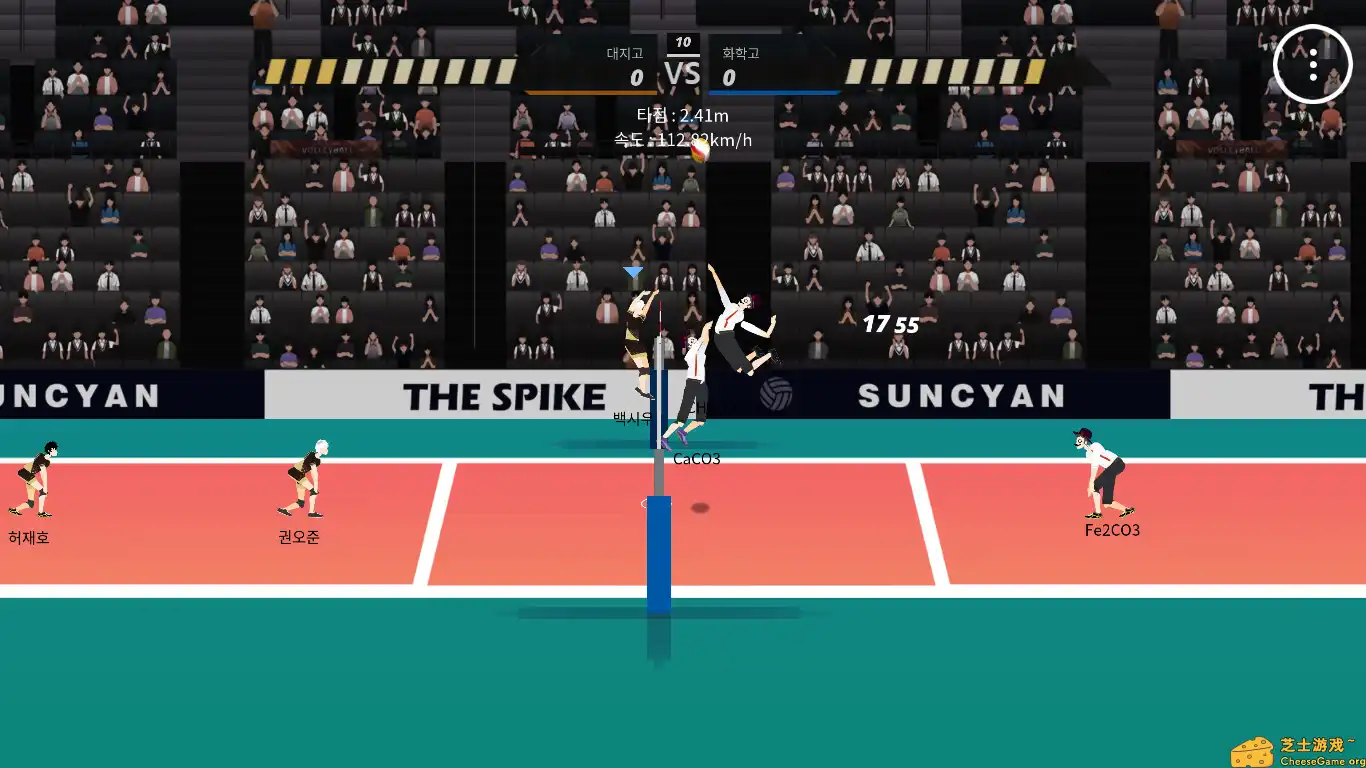The width and height of the screenshot is (1366, 768).
Task: Expand the 속도 112.82km/h stat readout
Action: click(x=683, y=140)
